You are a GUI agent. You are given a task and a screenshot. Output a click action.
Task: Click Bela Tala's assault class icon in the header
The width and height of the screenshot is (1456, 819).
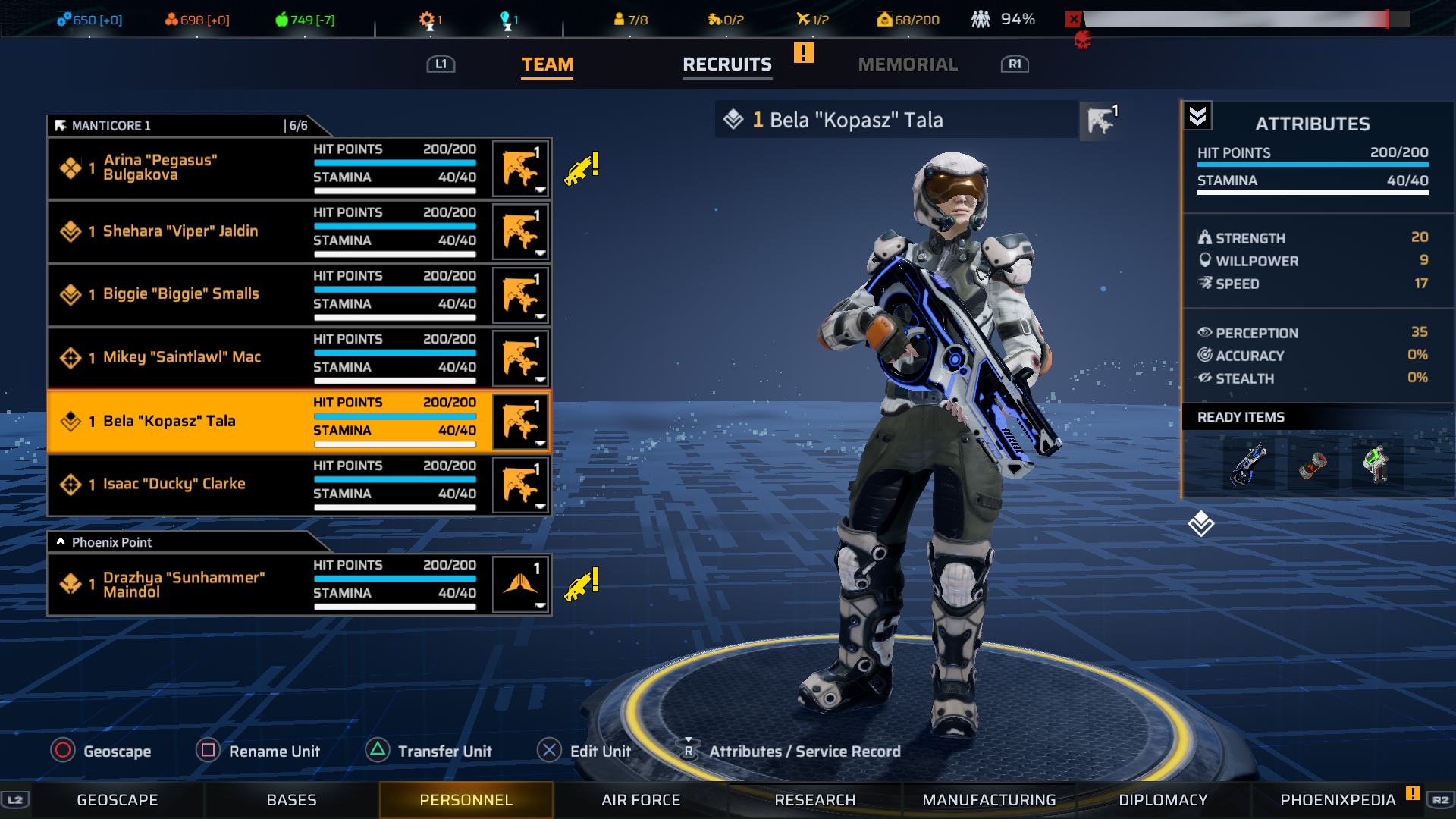(1100, 120)
